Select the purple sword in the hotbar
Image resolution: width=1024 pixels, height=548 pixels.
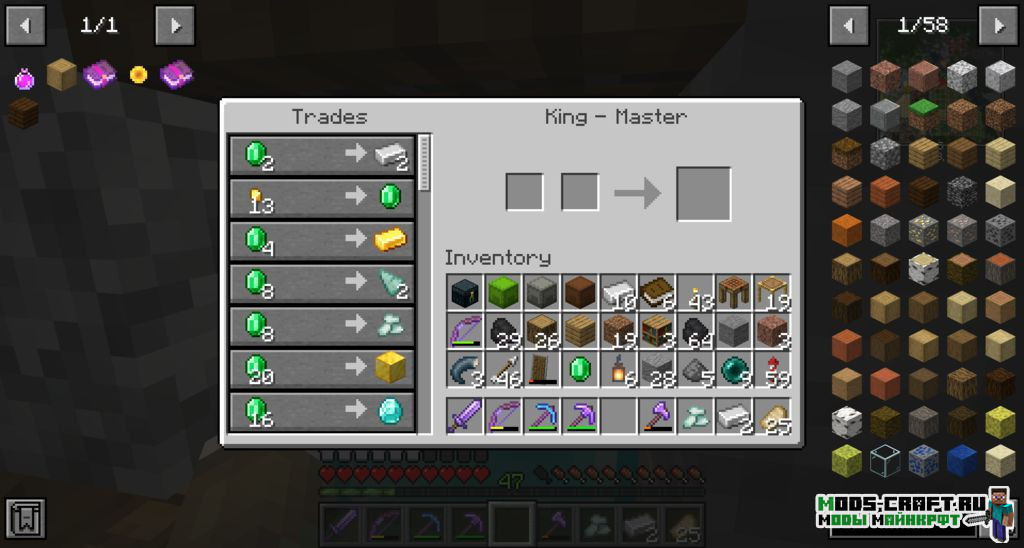(465, 416)
